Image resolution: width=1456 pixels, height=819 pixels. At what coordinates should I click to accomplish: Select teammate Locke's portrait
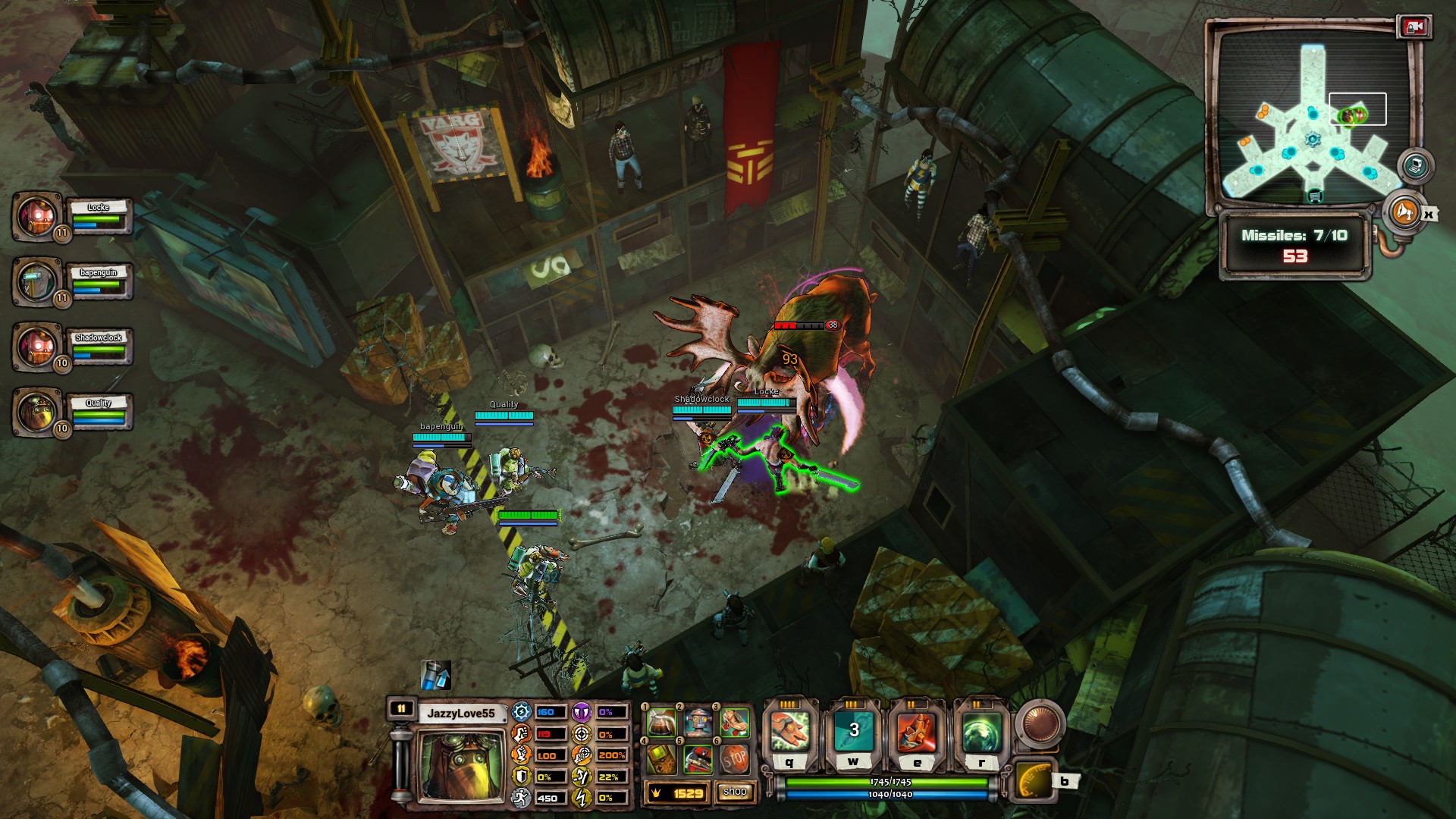click(36, 216)
